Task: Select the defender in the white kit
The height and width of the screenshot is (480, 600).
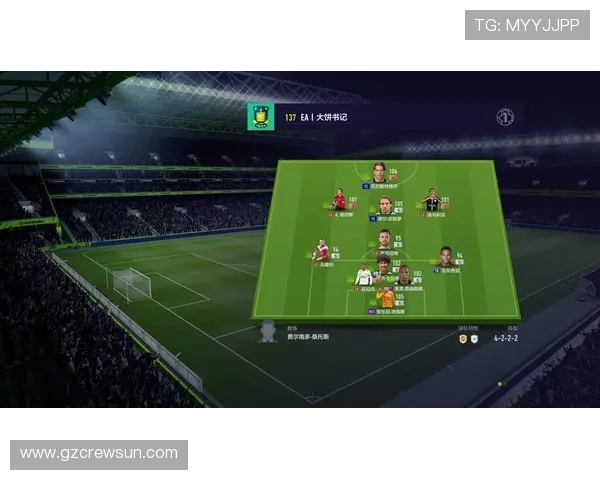Action: click(365, 274)
